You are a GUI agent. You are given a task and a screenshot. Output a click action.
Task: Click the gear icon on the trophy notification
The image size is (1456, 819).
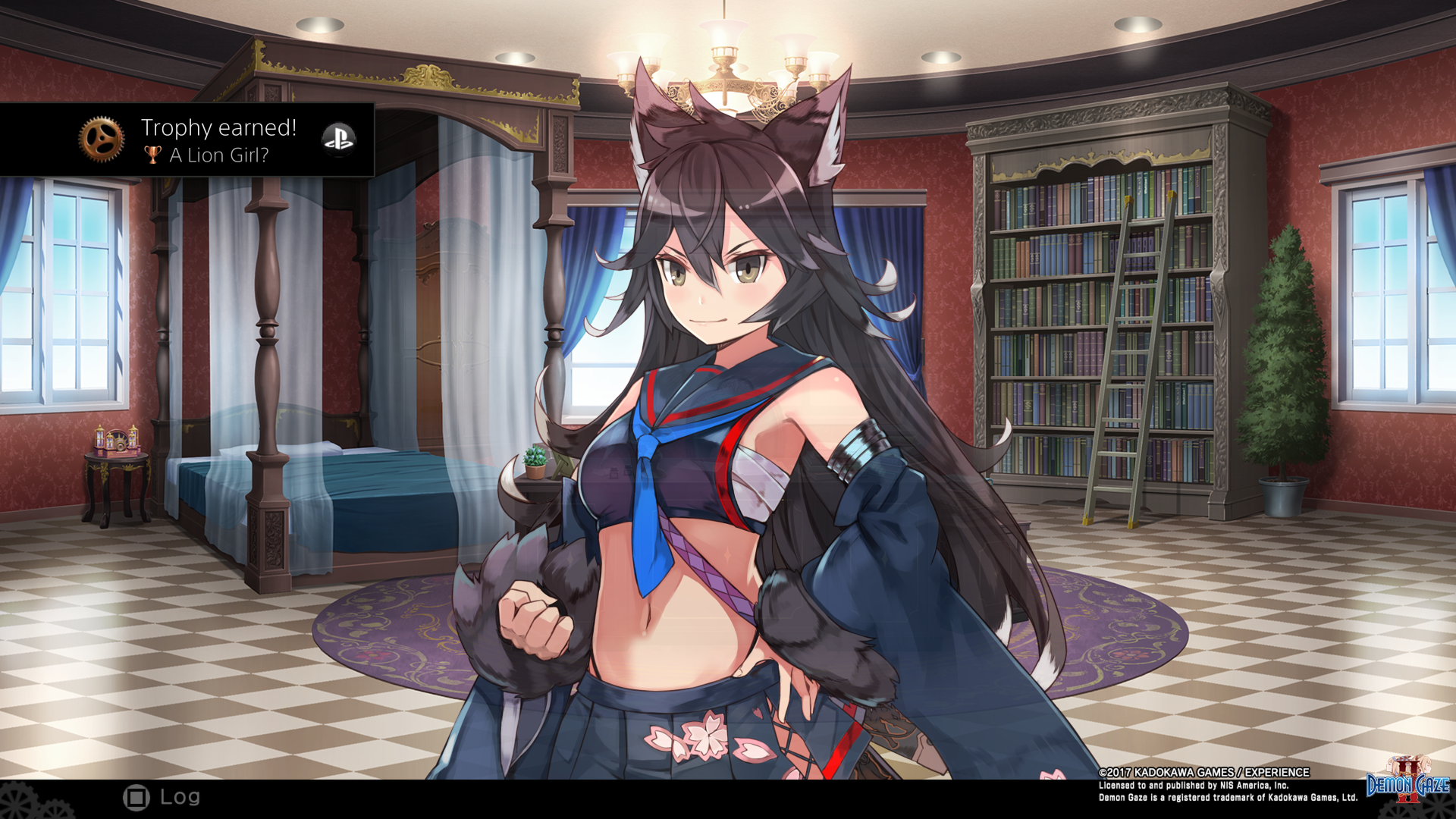tap(101, 140)
